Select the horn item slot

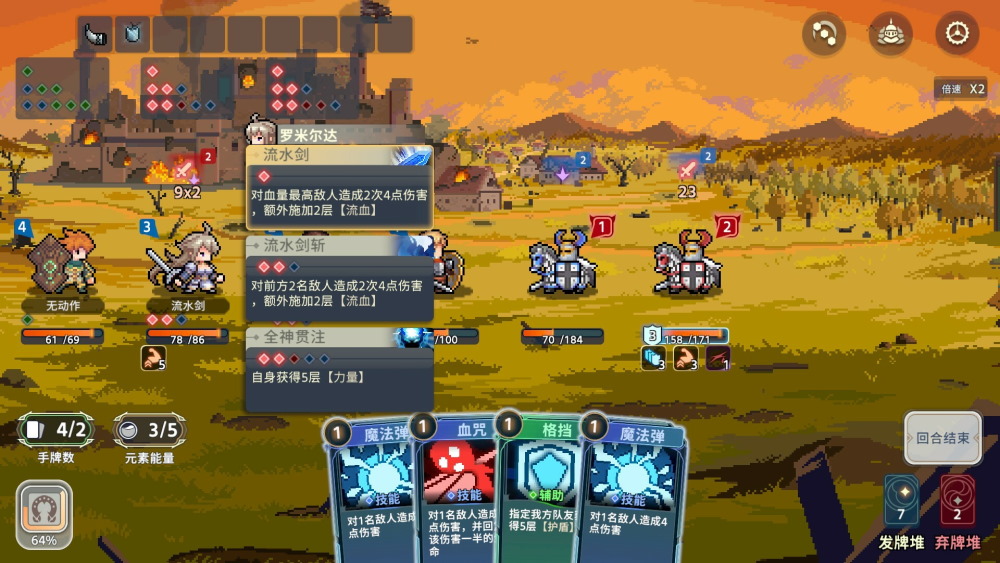click(96, 34)
